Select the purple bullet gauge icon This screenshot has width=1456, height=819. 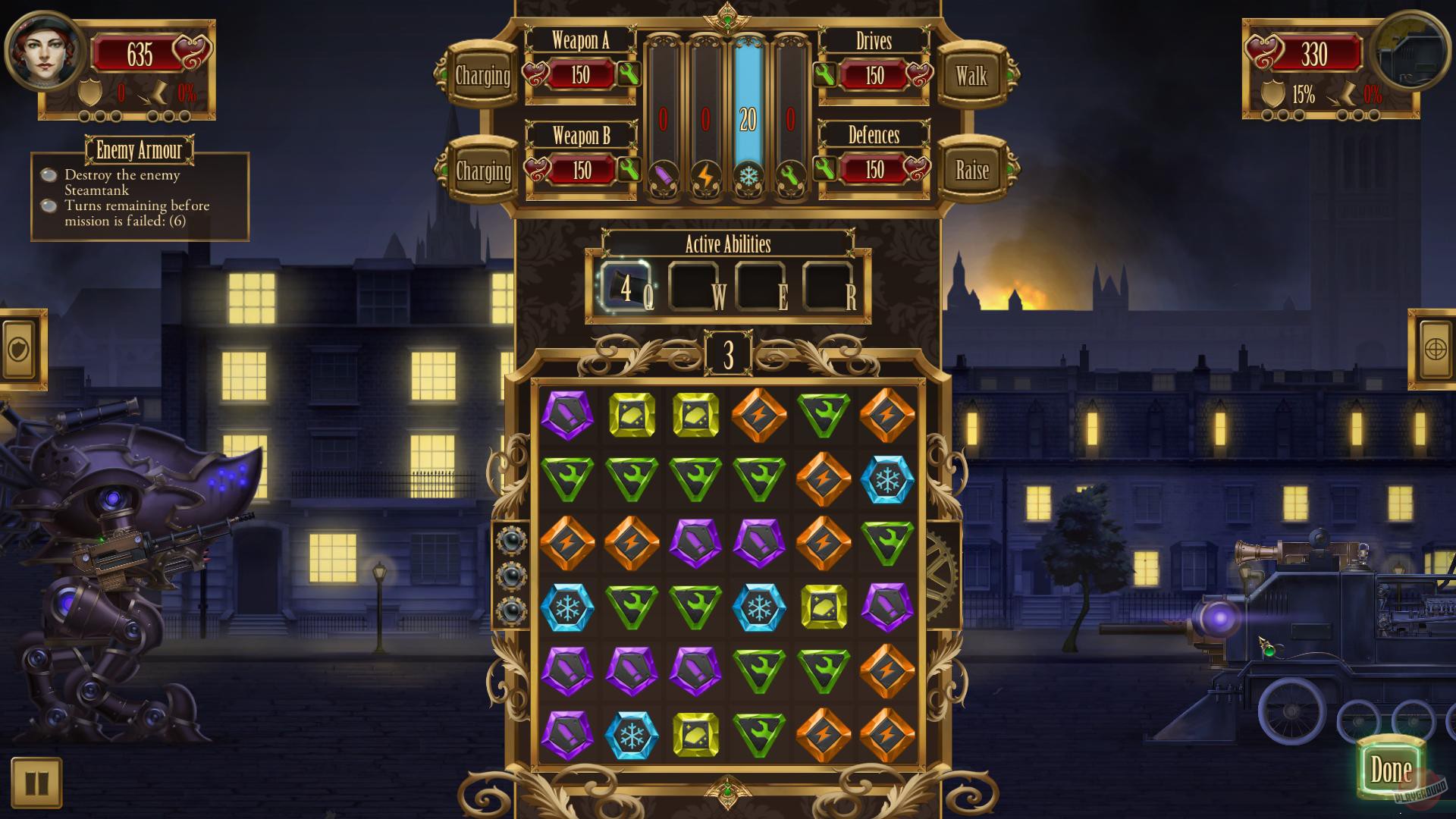664,174
